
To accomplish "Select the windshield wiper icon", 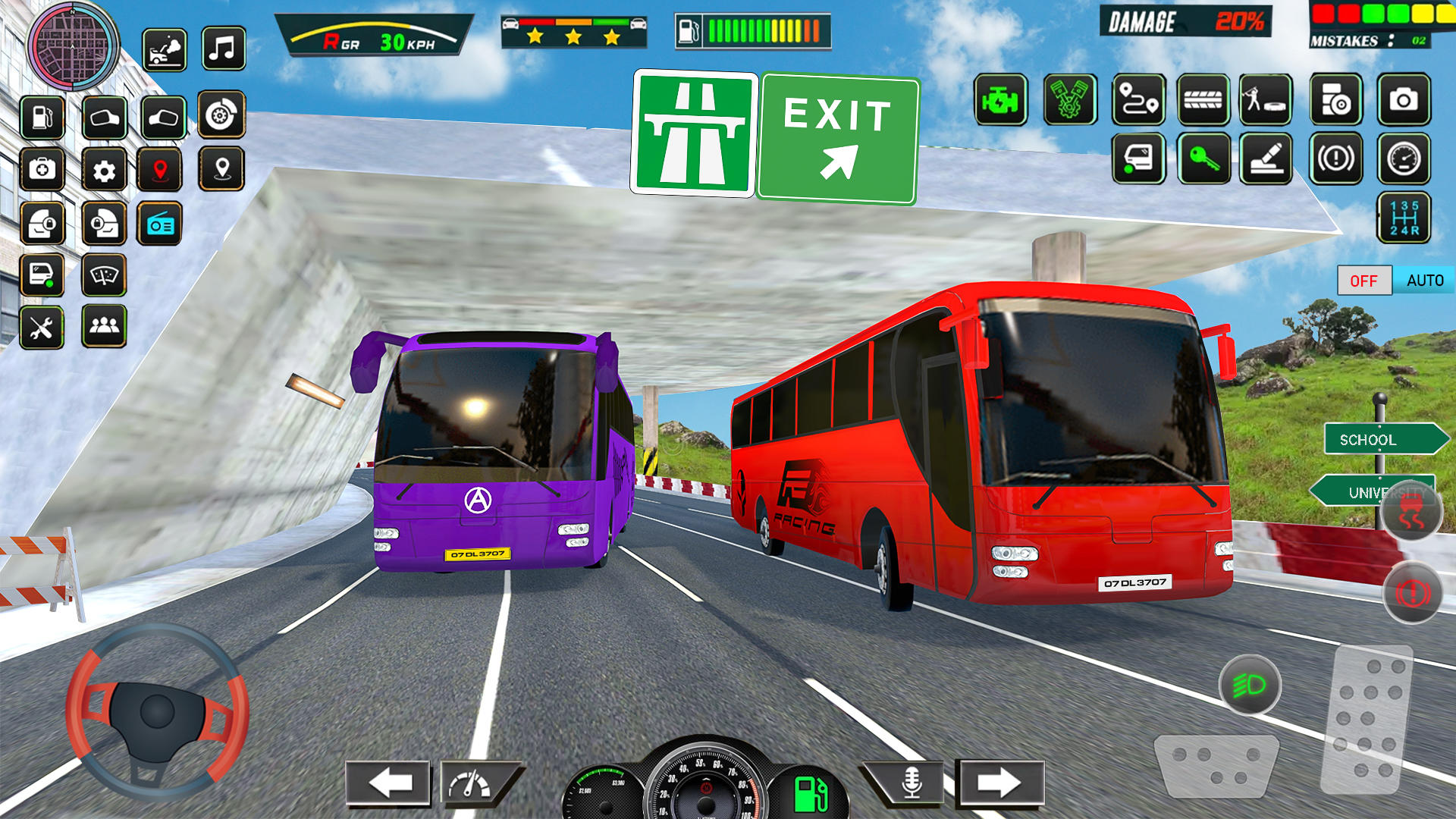I will pos(104,275).
